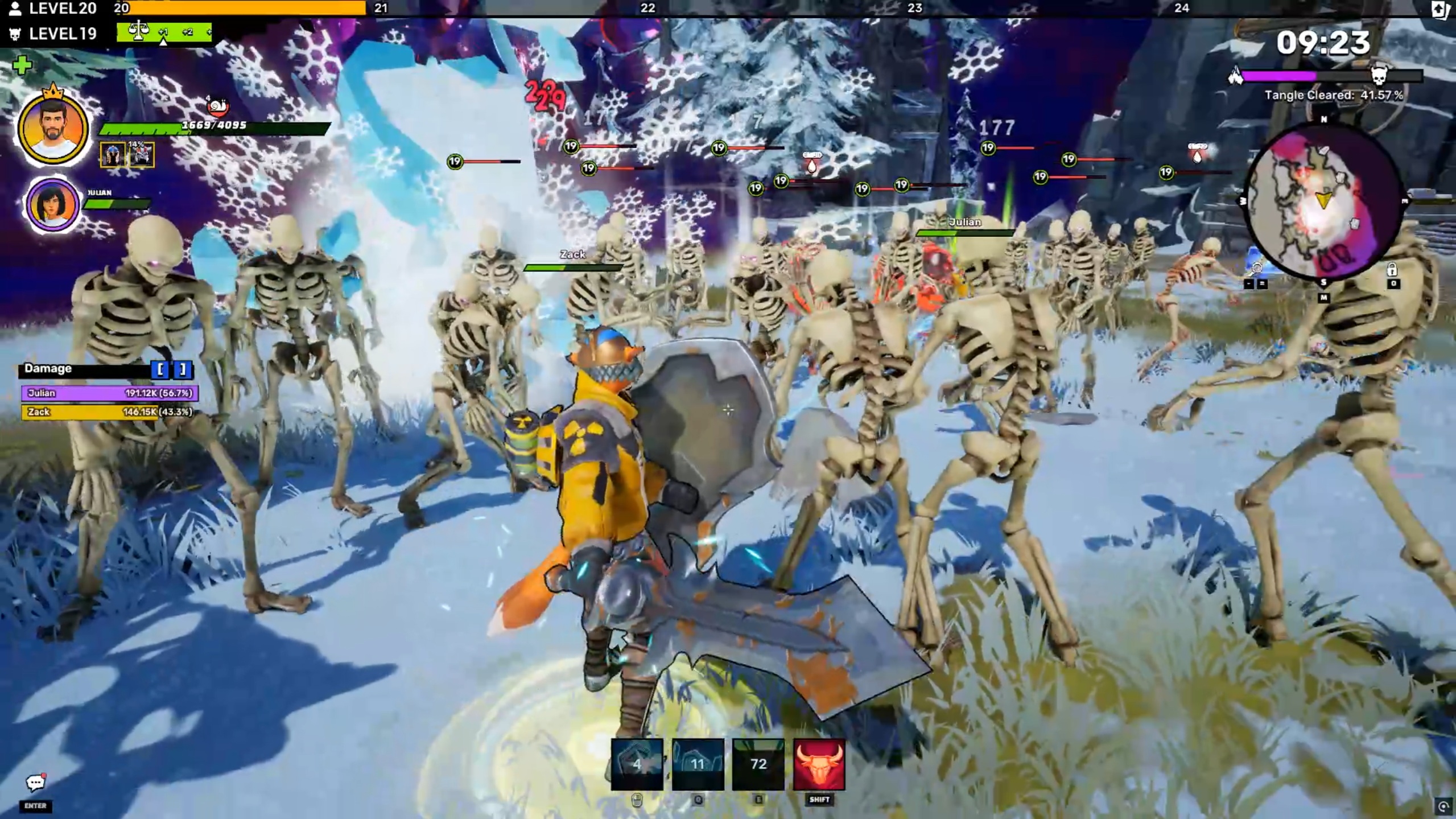Screen dimensions: 1456x819
Task: Activate the red bull head ability
Action: 819,764
